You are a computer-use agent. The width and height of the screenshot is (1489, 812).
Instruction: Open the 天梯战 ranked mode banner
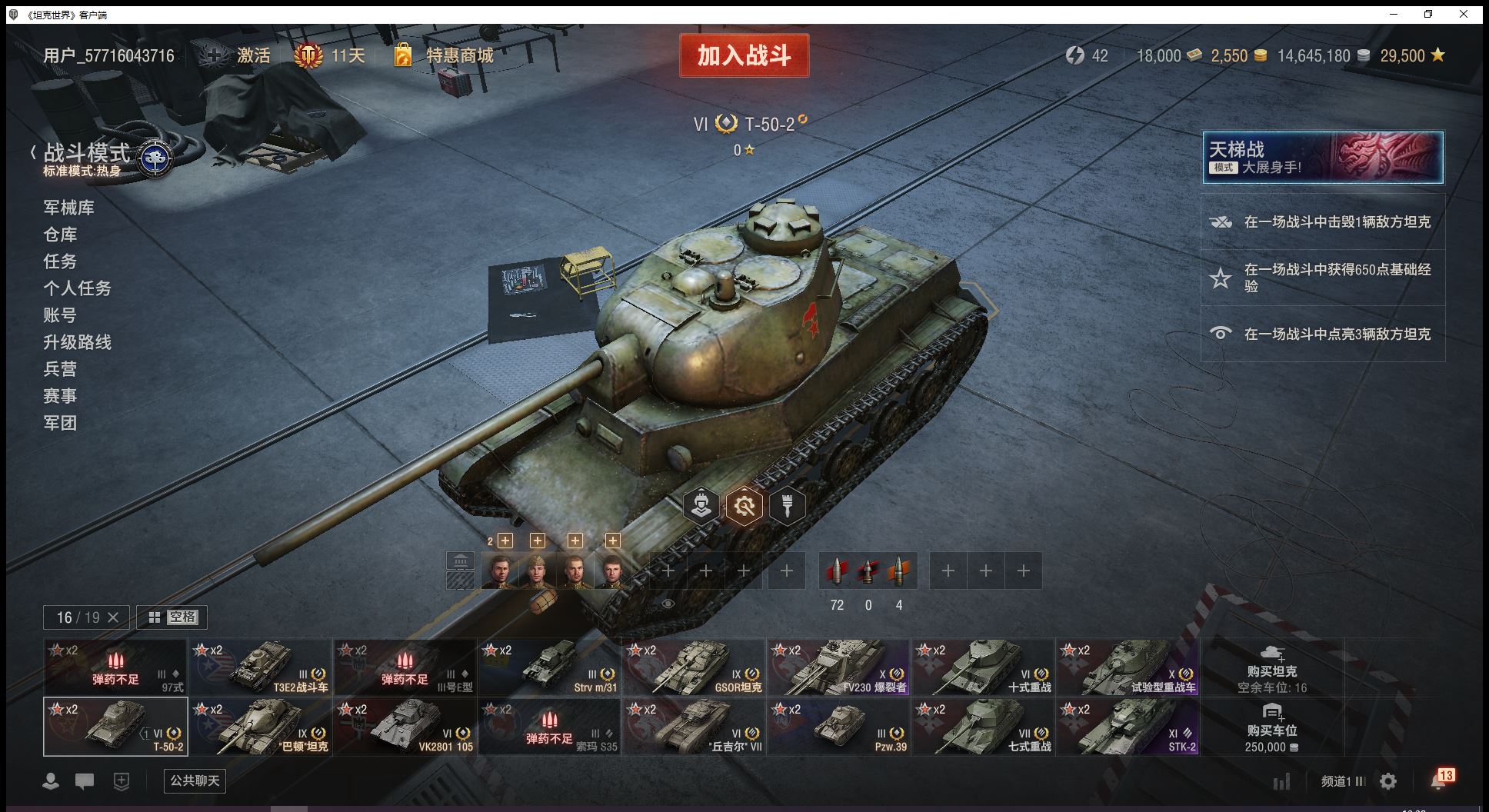point(1322,158)
